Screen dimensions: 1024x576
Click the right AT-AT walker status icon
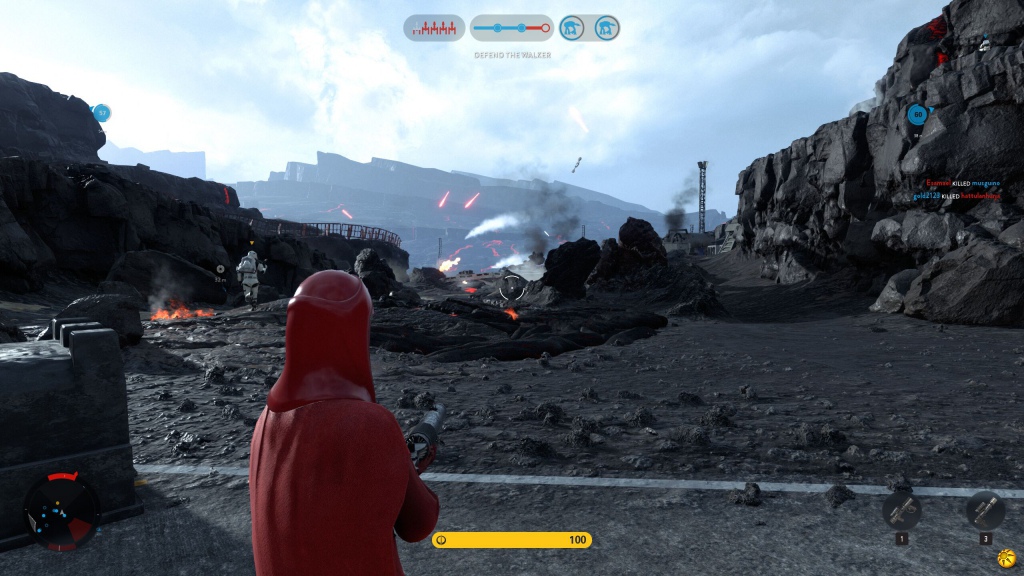(605, 28)
